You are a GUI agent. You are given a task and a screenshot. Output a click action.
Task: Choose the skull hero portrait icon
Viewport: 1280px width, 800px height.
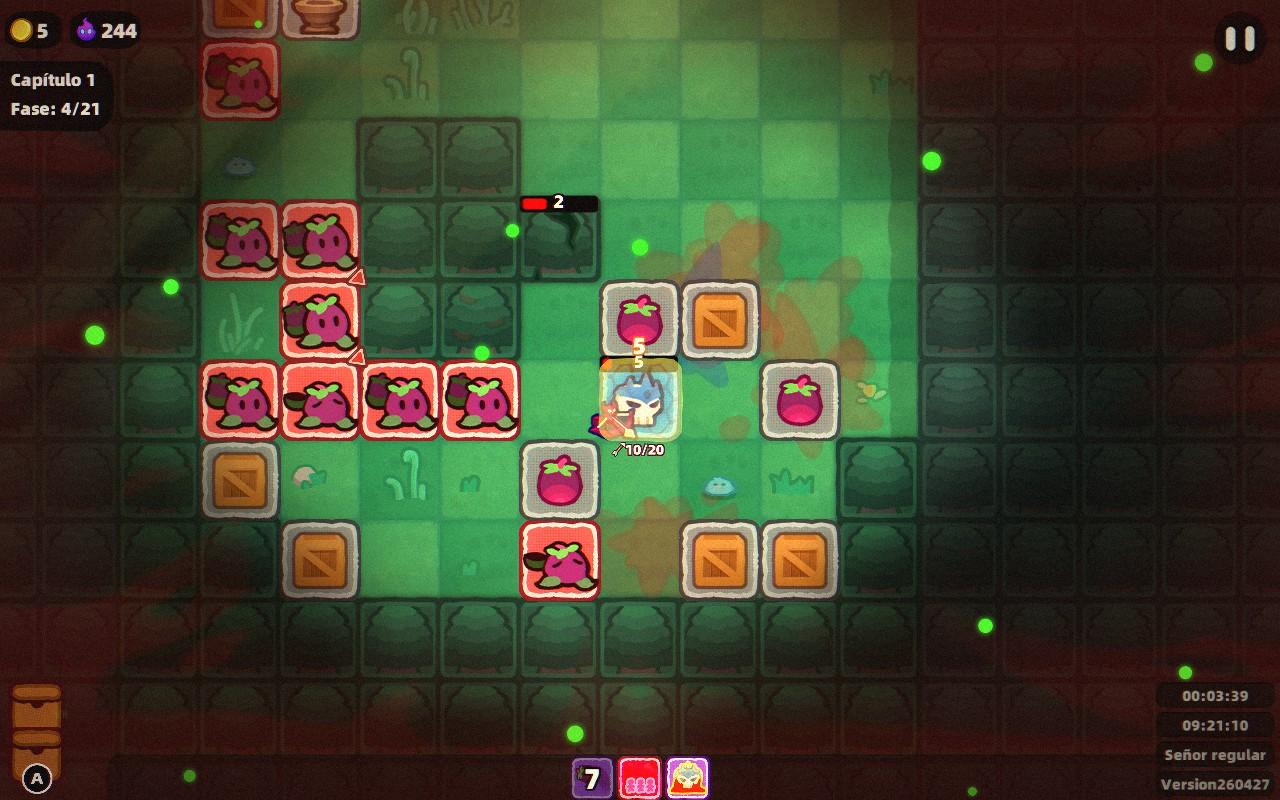[687, 778]
